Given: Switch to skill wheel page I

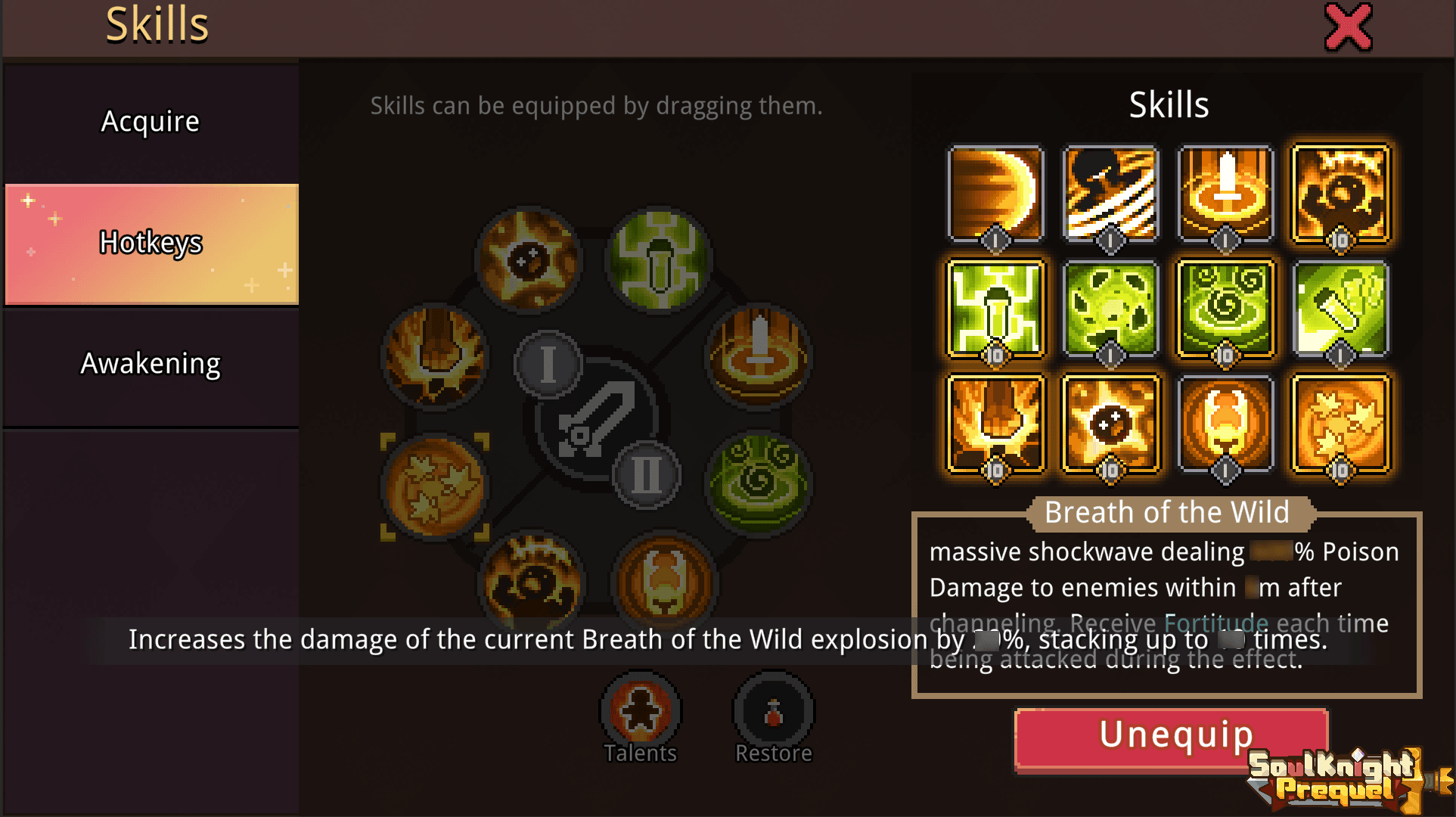Looking at the screenshot, I should coord(548,364).
